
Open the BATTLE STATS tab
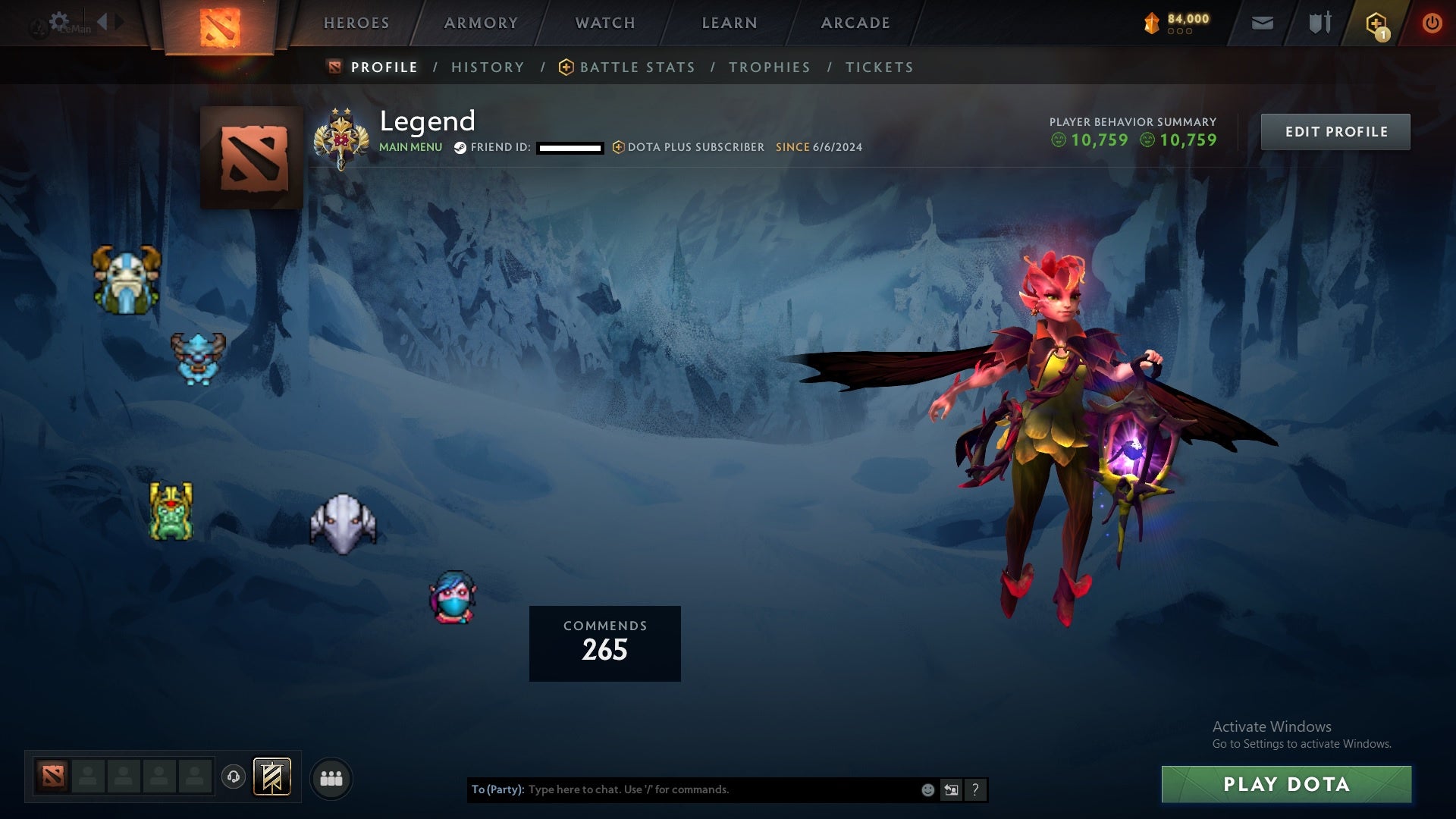click(x=637, y=67)
